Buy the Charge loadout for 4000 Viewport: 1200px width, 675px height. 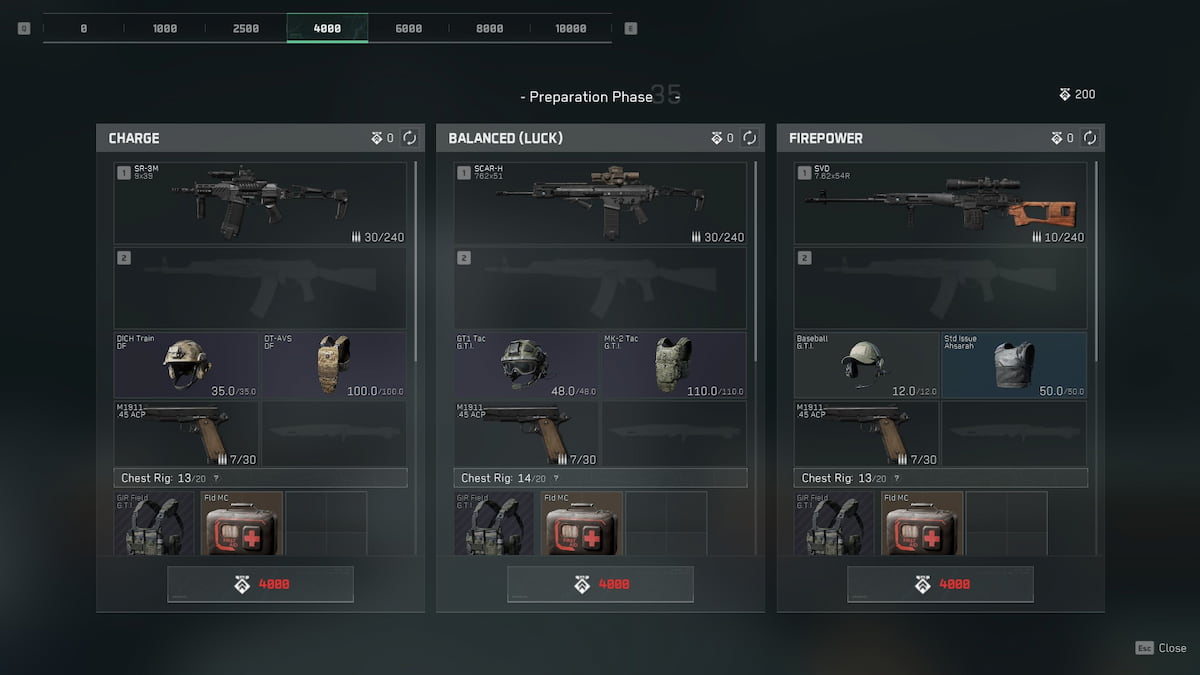click(x=260, y=584)
